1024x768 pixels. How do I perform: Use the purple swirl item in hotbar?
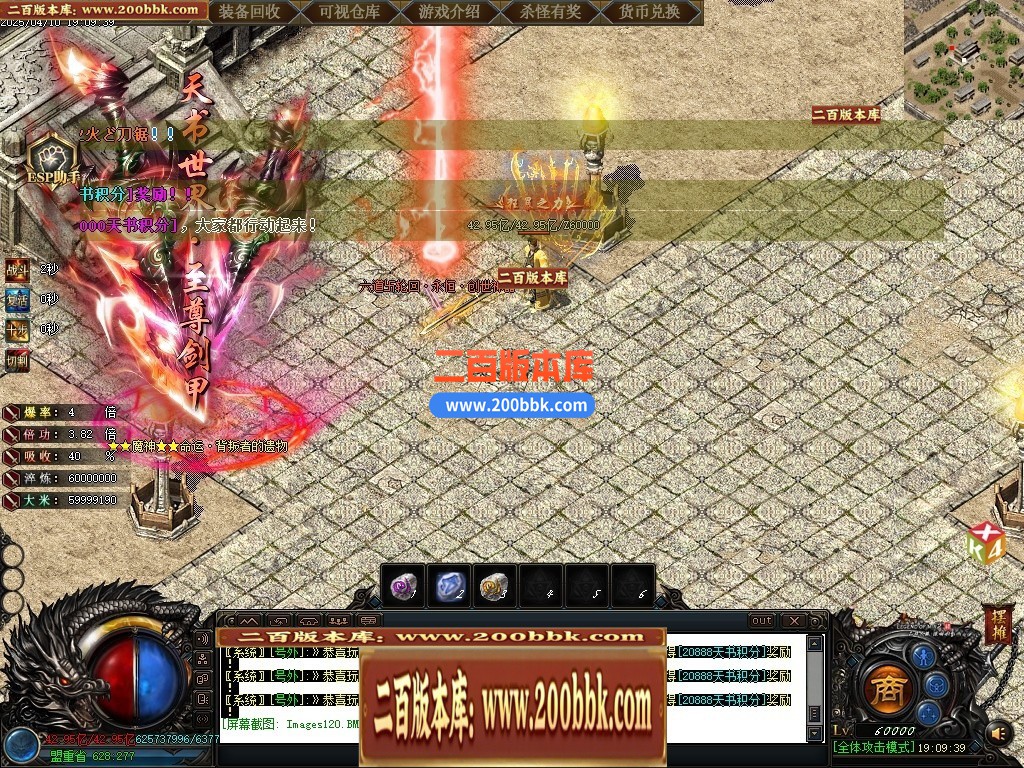point(403,586)
